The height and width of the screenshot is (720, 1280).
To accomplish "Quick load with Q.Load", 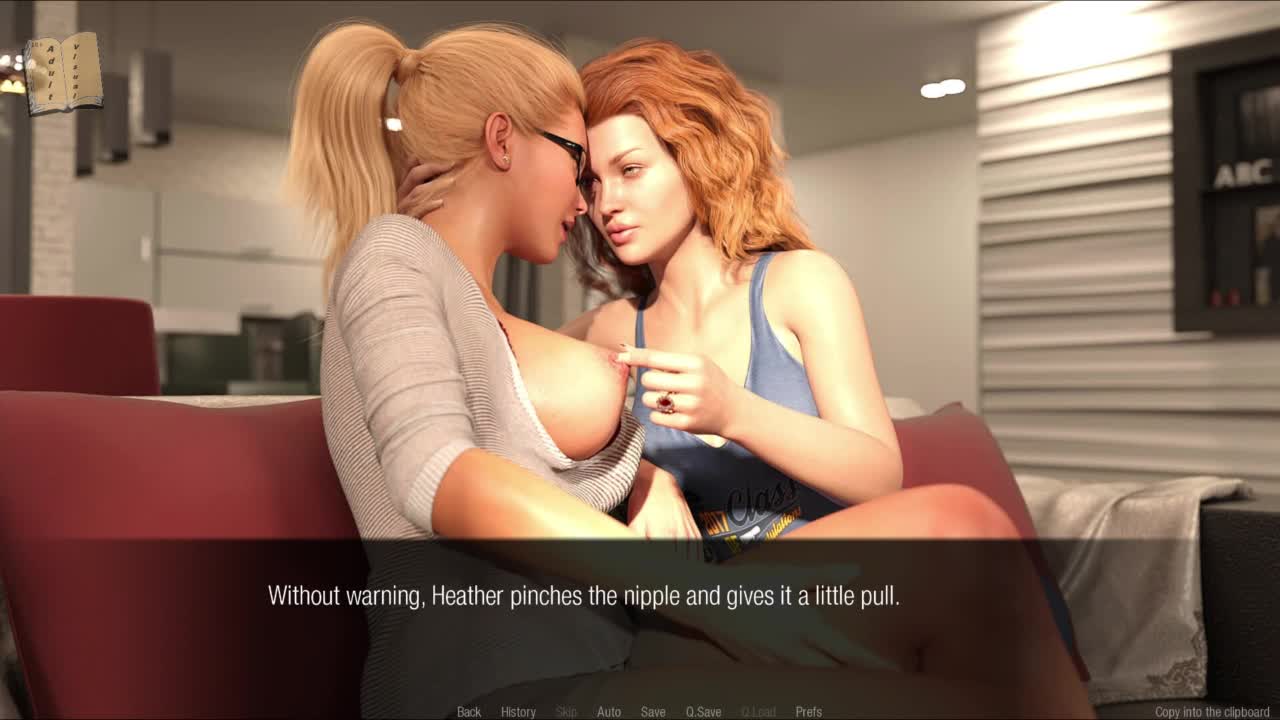I will pos(758,712).
